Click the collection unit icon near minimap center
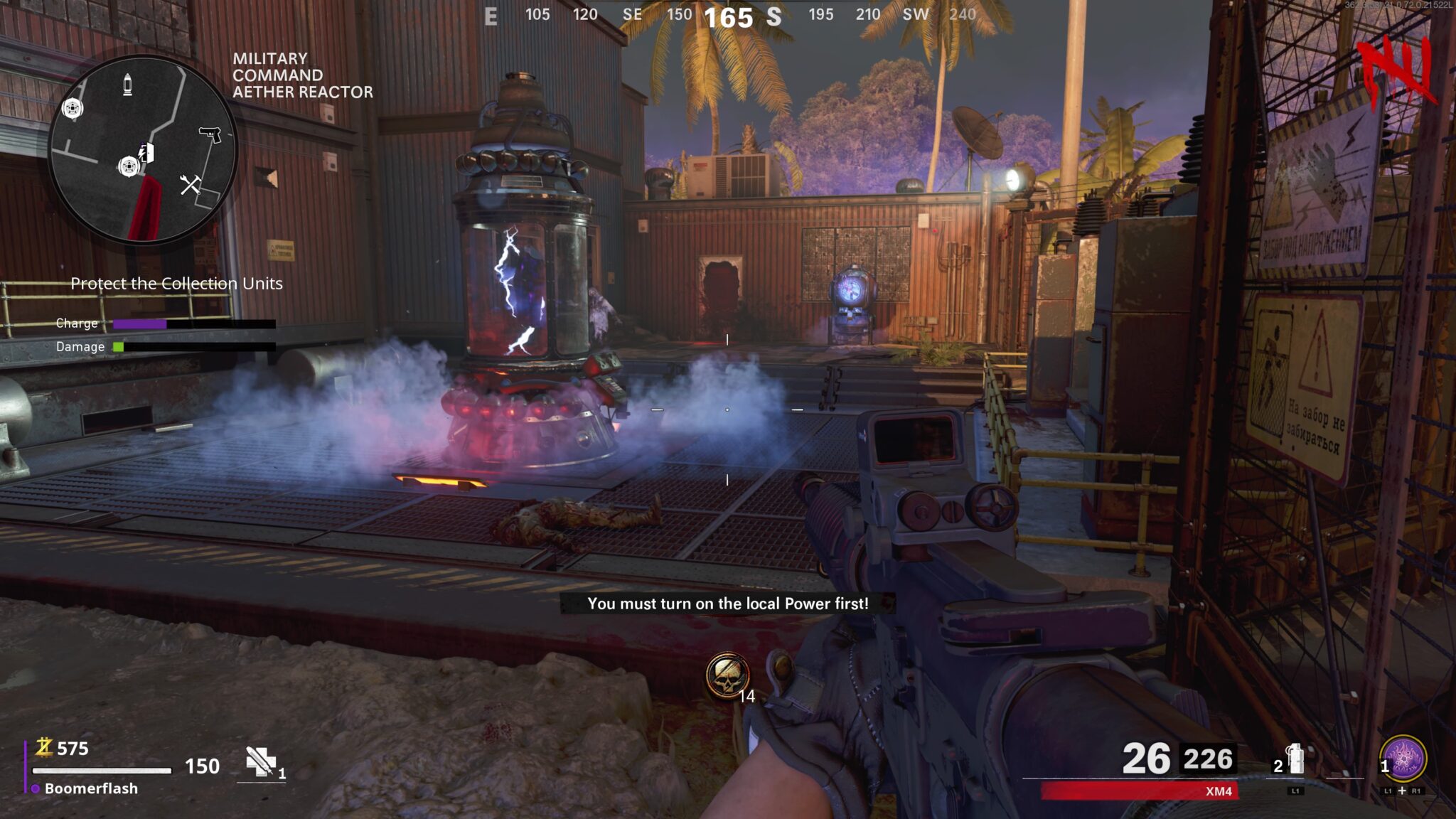 pos(130,166)
